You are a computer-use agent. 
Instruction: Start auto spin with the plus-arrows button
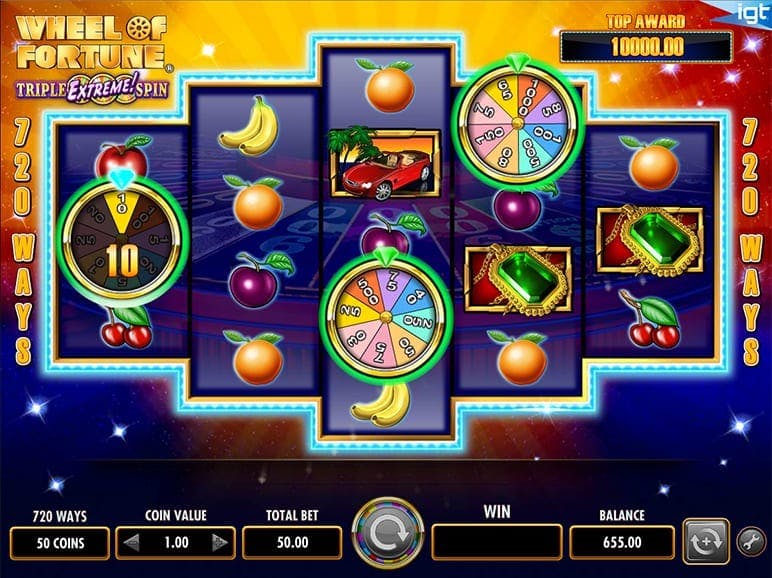[704, 541]
